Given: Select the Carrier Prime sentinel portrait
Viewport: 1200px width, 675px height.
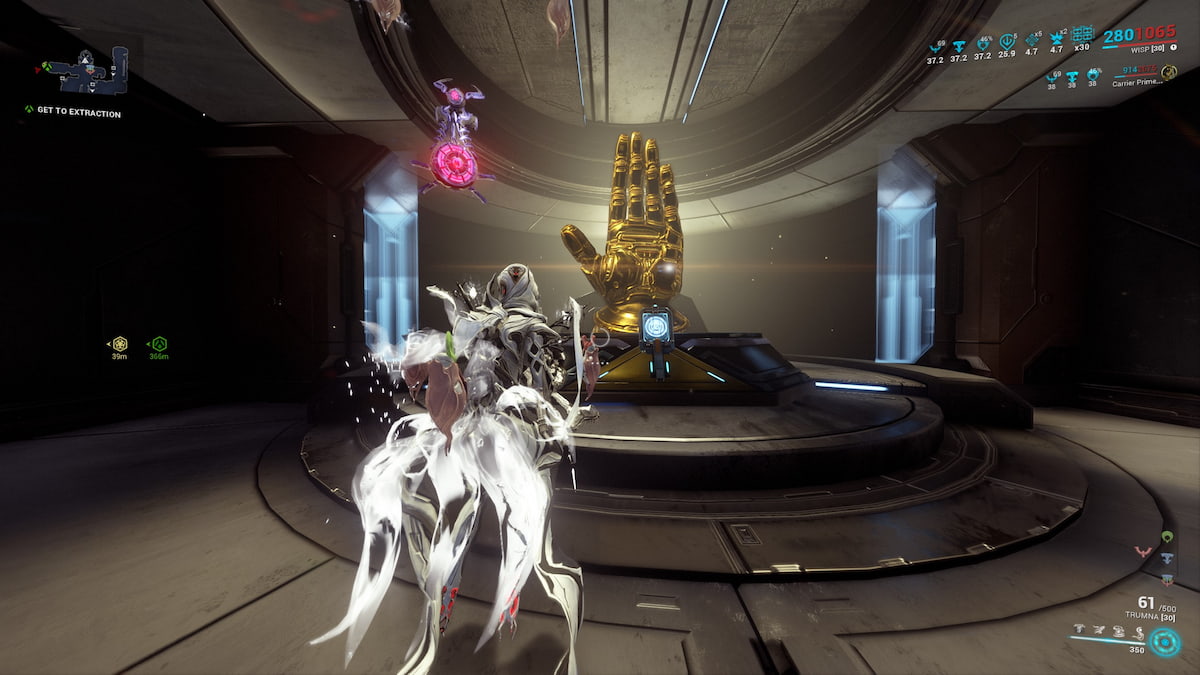Looking at the screenshot, I should 1168,72.
